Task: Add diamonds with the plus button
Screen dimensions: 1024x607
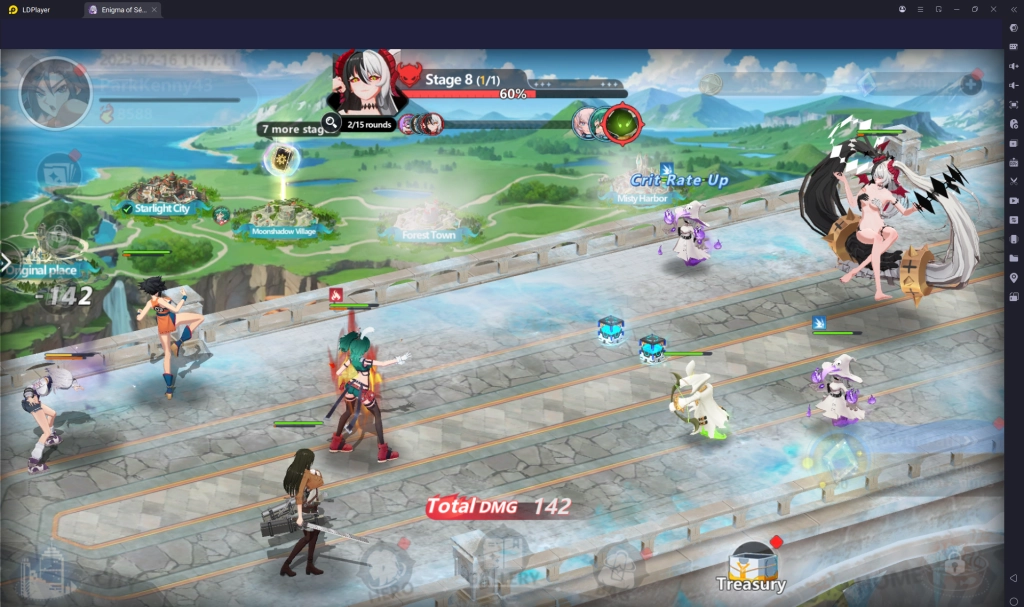Action: (x=971, y=84)
